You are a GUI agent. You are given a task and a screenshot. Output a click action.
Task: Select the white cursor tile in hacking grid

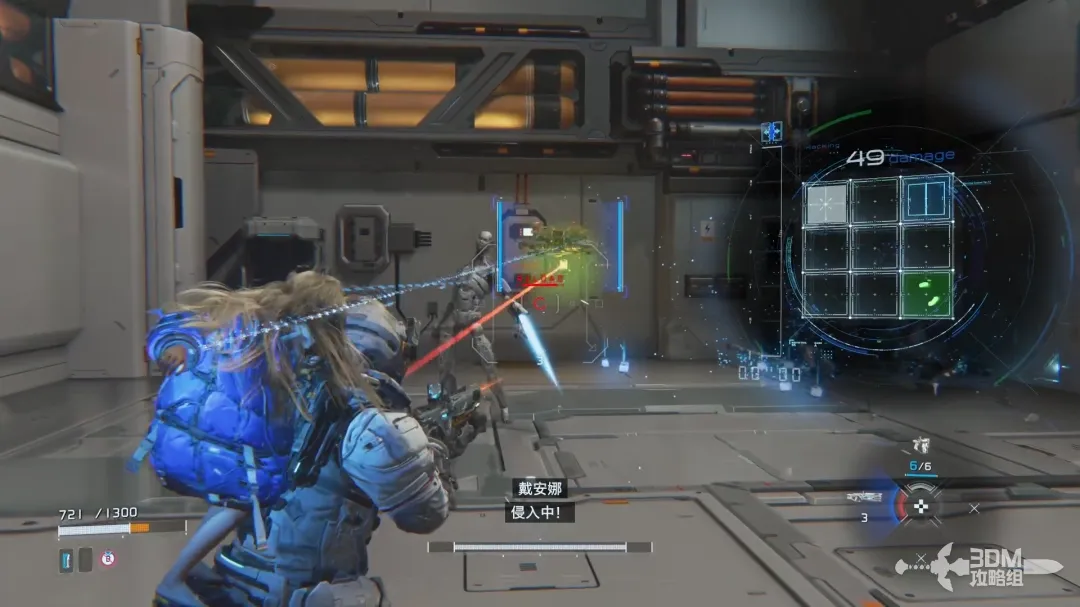(x=826, y=203)
